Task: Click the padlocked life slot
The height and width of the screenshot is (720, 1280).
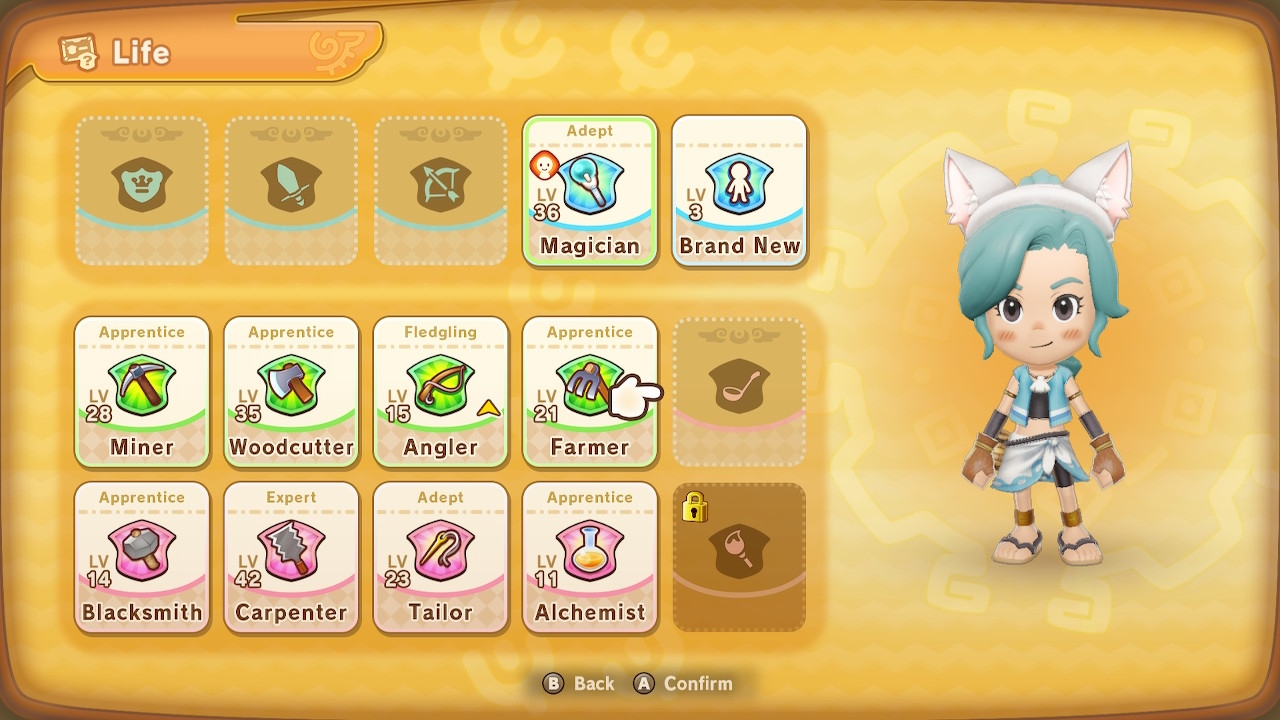Action: [x=739, y=557]
